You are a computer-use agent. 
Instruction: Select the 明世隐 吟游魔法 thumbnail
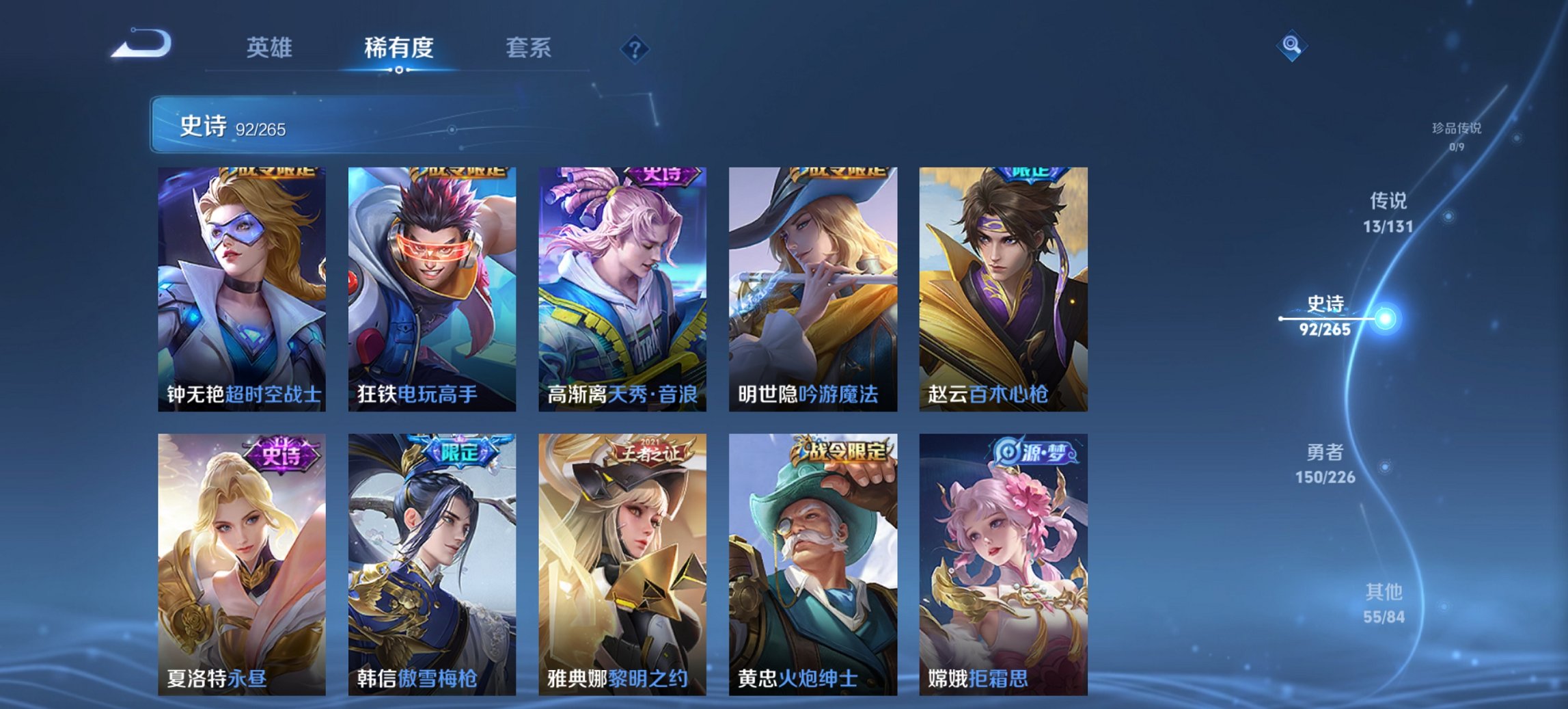pyautogui.click(x=813, y=287)
